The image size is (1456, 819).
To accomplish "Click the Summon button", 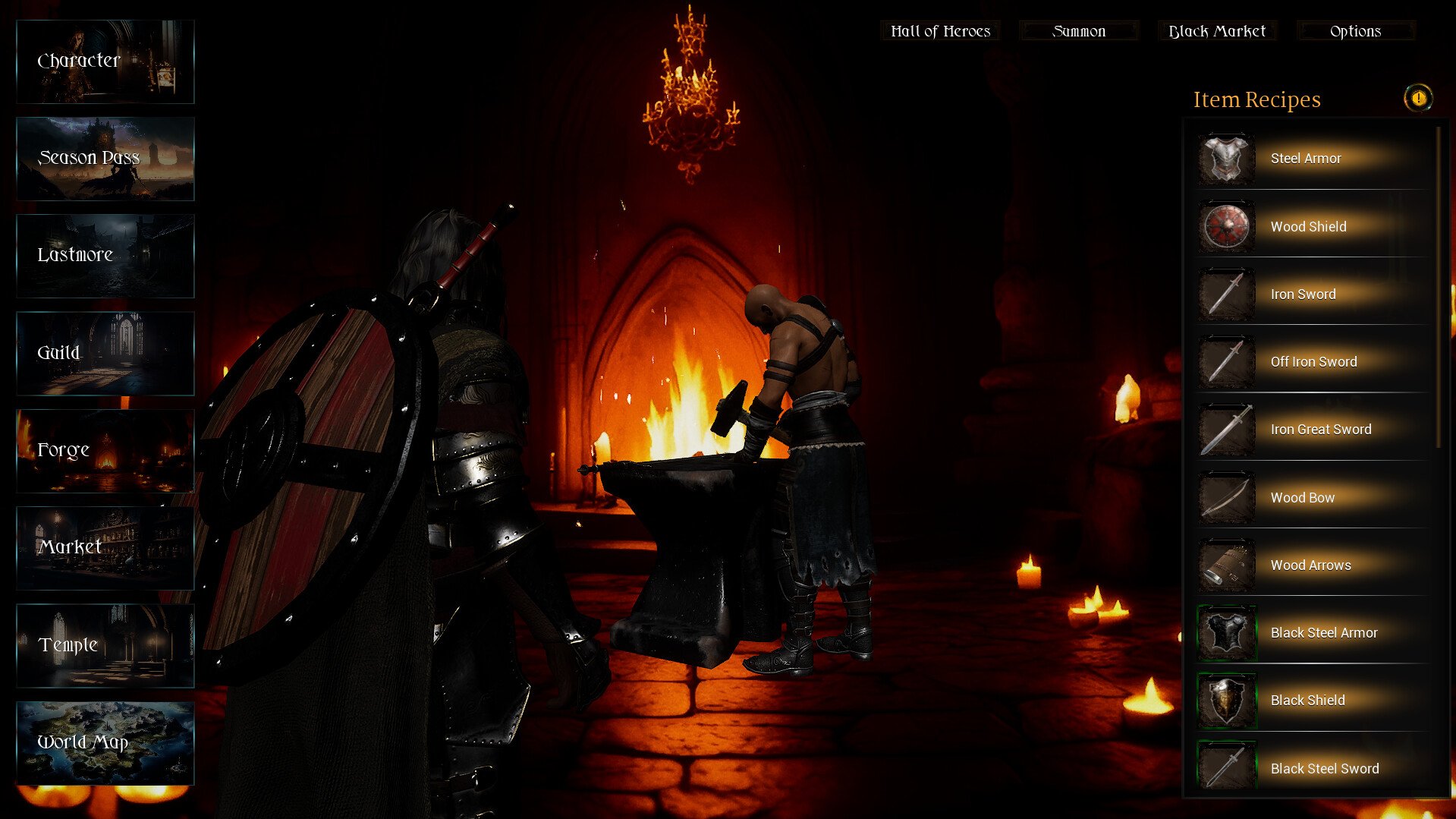I will pyautogui.click(x=1079, y=31).
